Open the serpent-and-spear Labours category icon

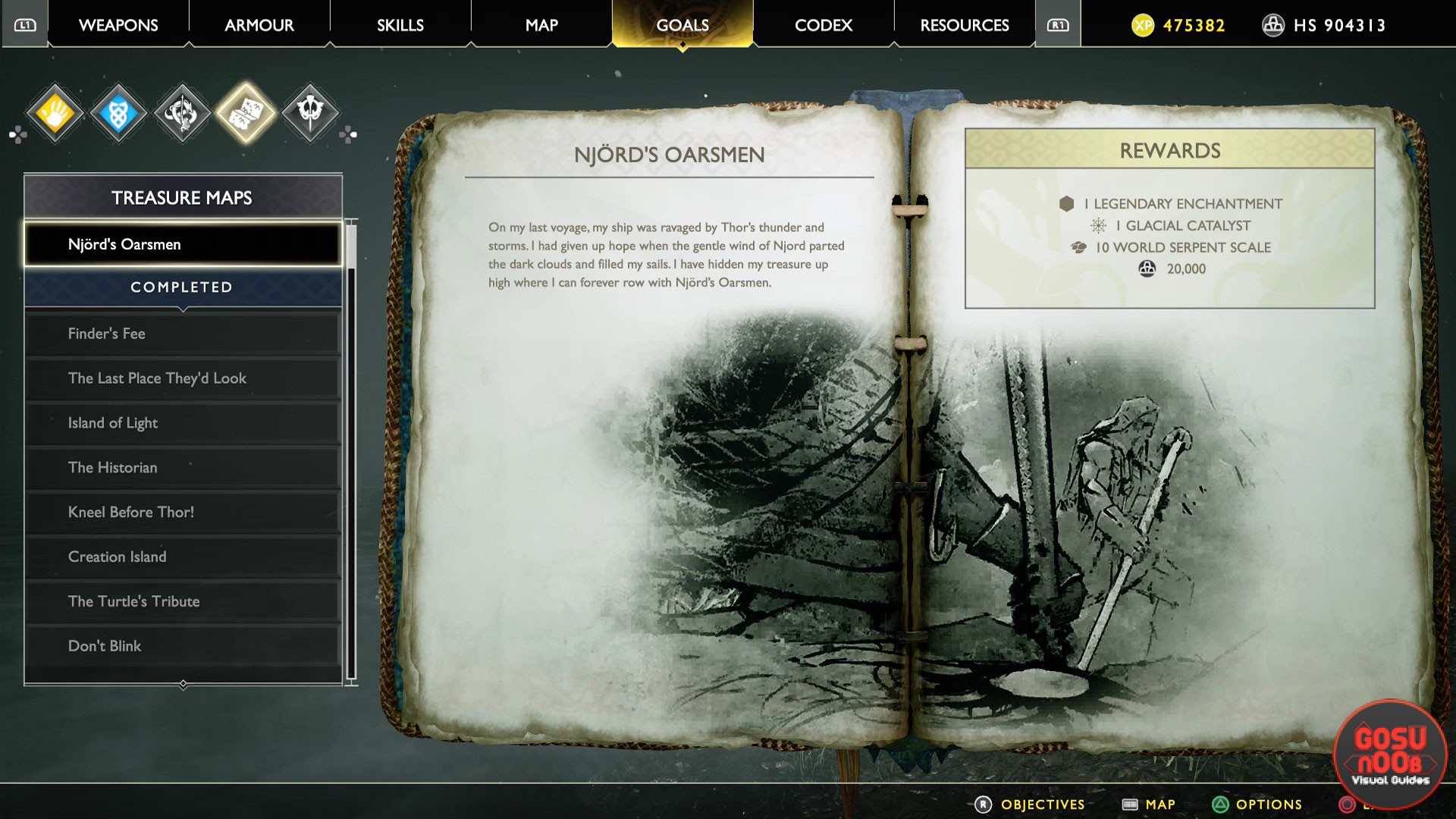coord(182,111)
